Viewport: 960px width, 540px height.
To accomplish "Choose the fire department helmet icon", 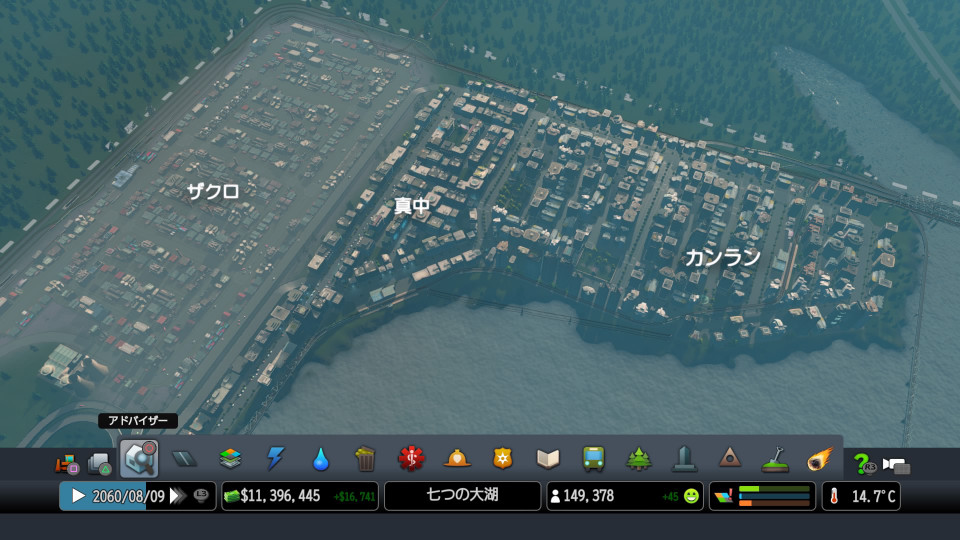I will (457, 459).
